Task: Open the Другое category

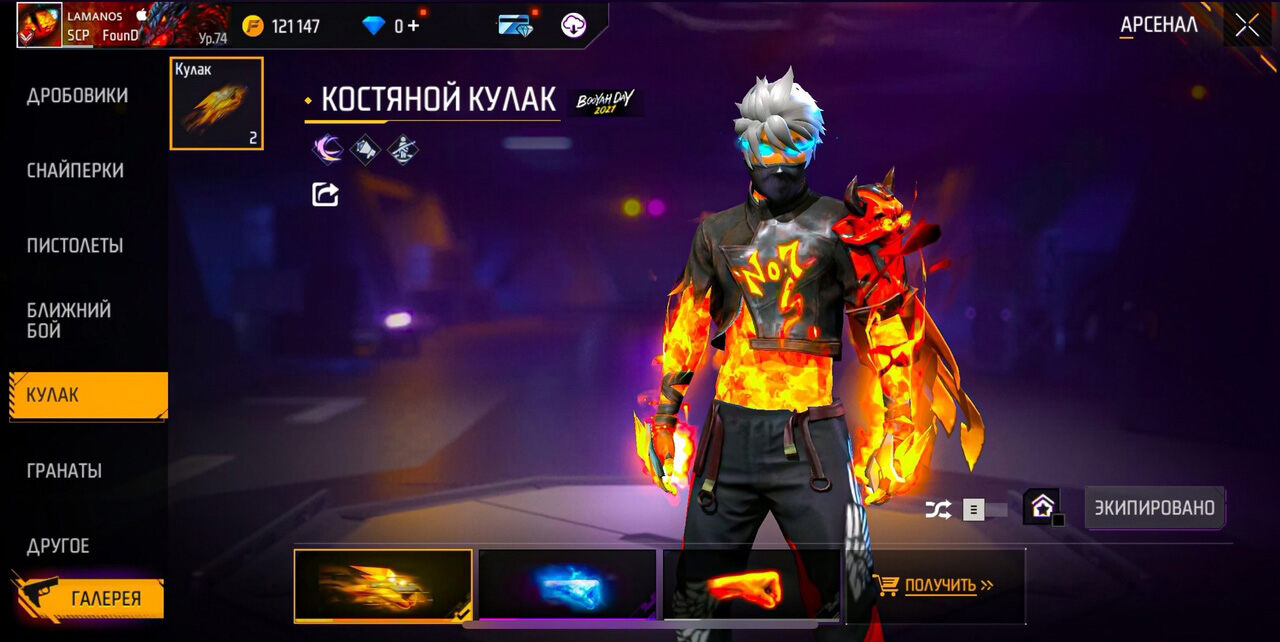Action: (x=58, y=546)
